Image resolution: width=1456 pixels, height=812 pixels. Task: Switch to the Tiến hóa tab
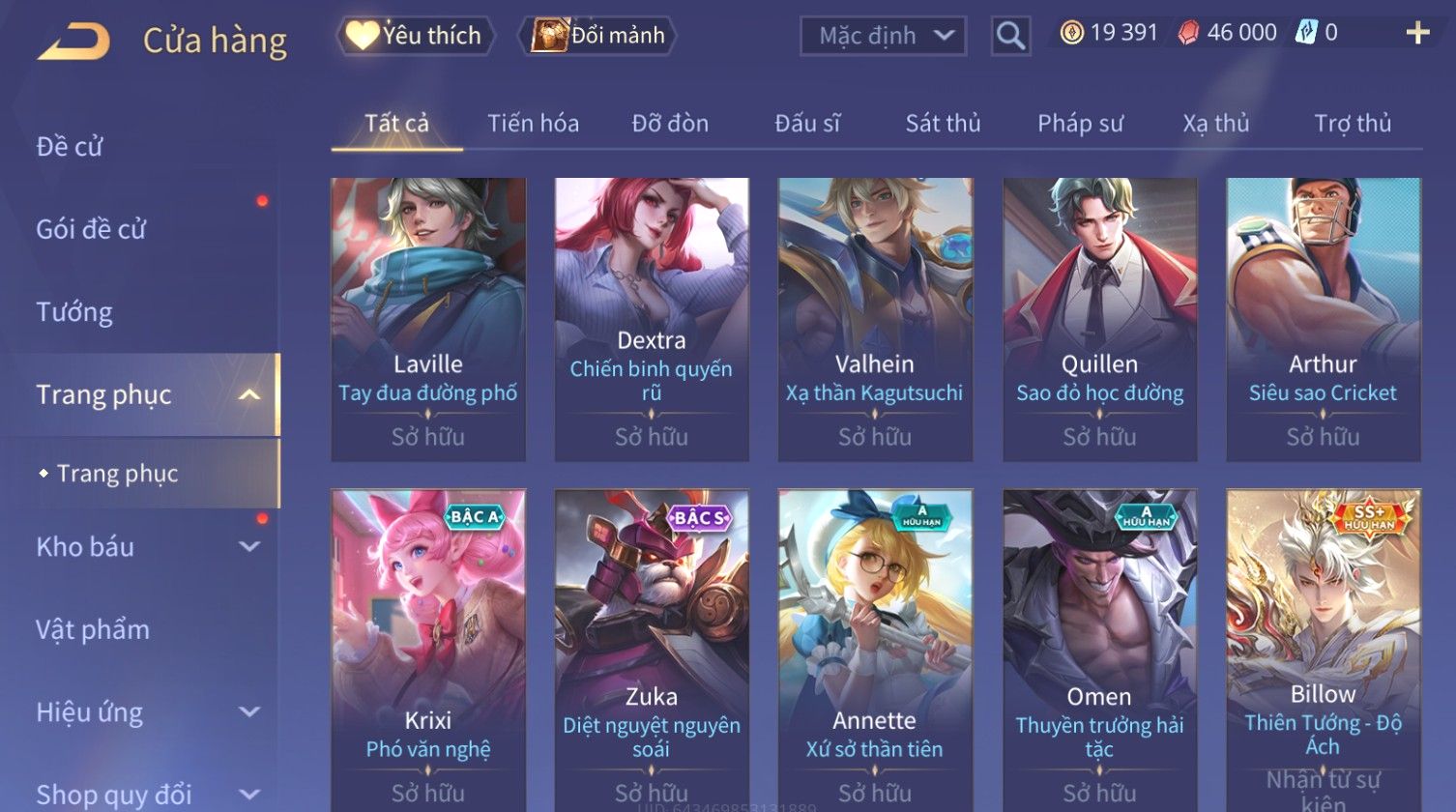point(533,124)
